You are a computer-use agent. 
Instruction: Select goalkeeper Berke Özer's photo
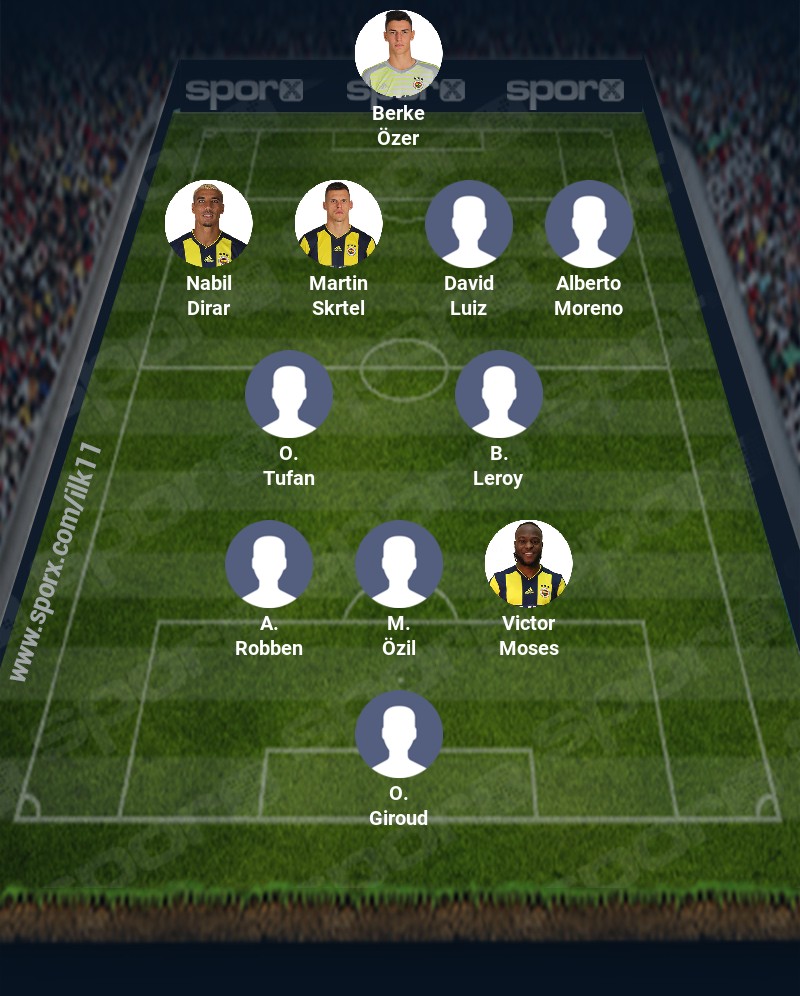[398, 53]
